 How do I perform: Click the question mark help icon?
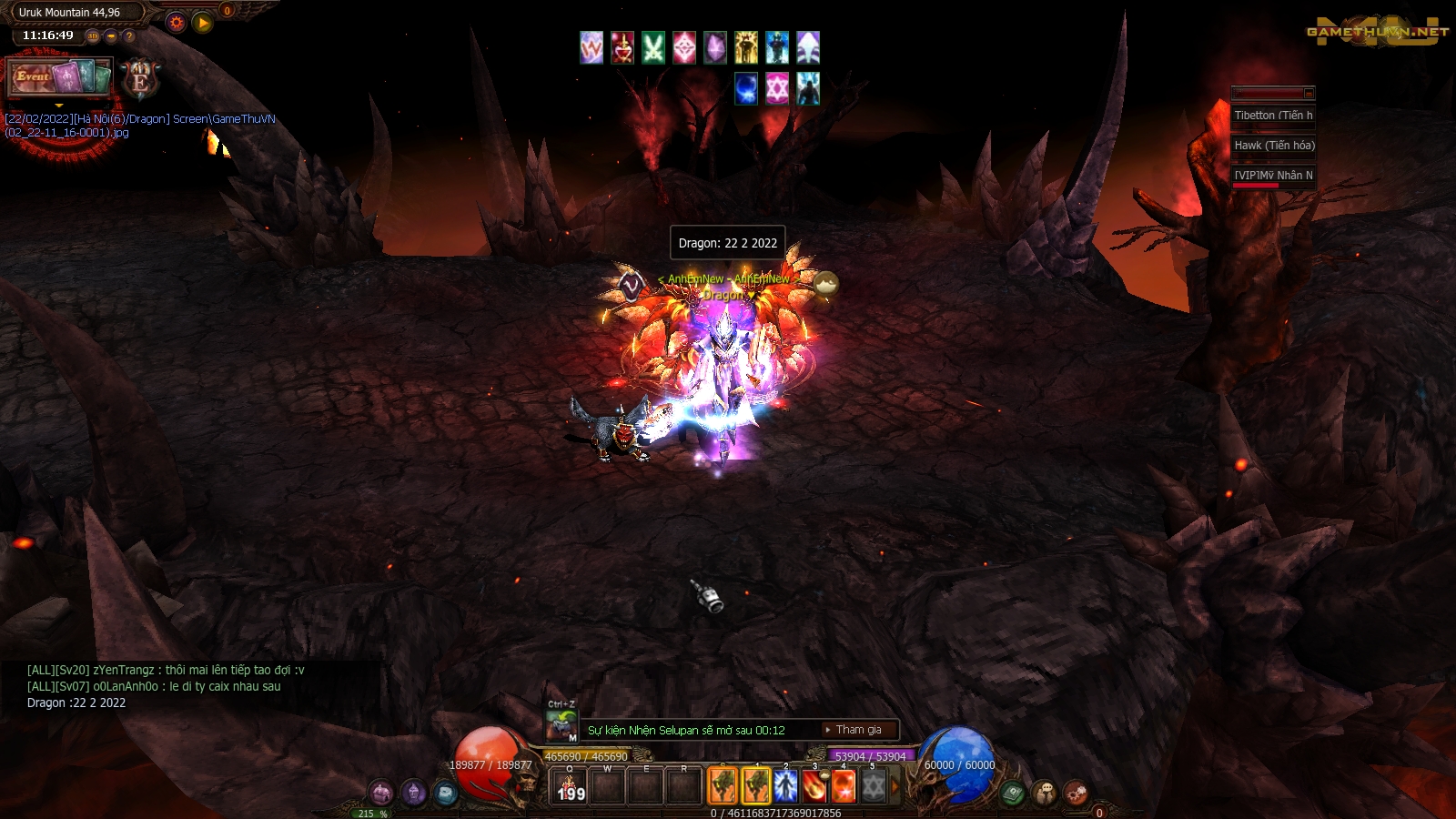coord(128,36)
